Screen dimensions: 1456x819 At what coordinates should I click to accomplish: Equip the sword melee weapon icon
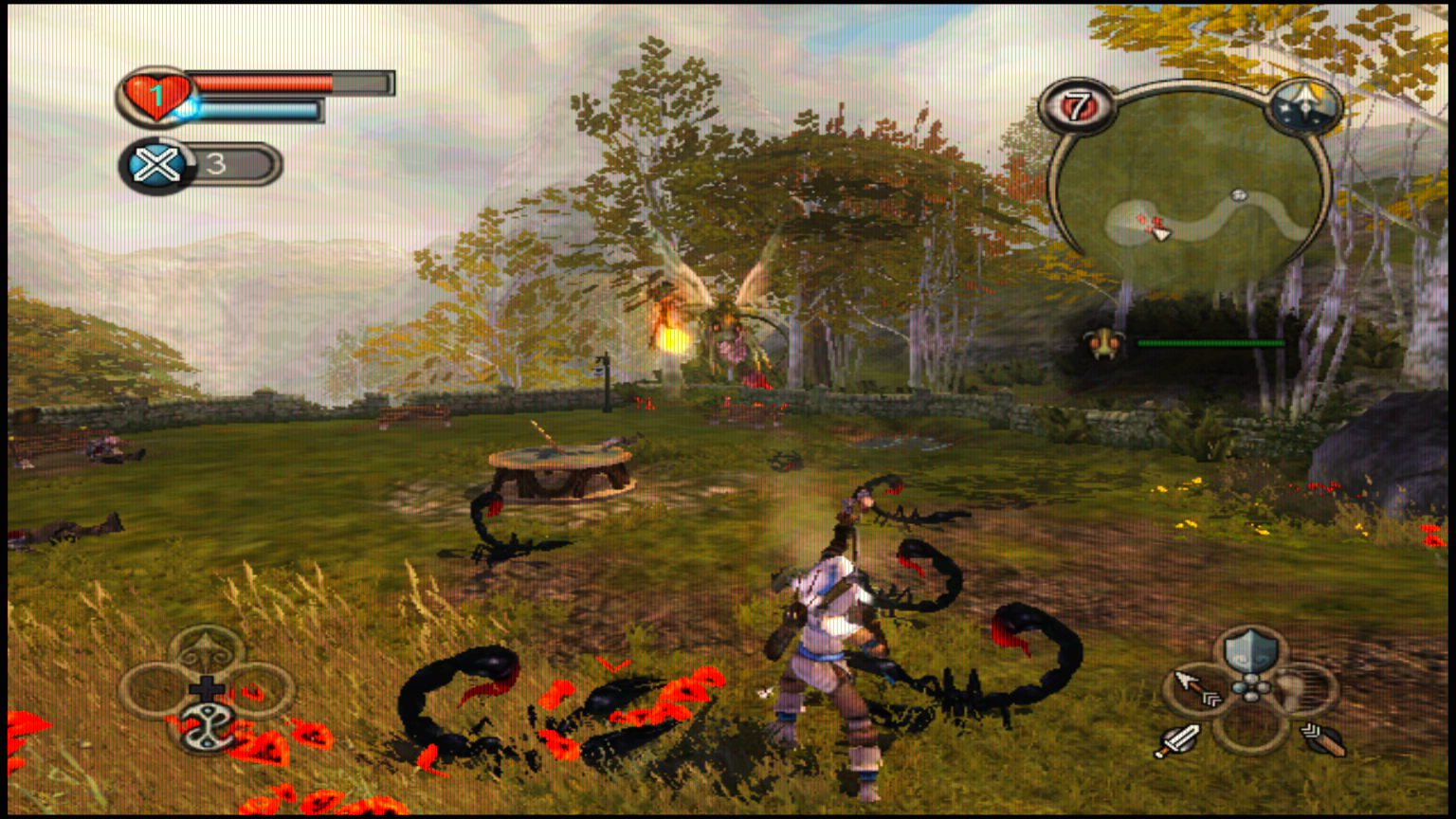pos(1178,739)
